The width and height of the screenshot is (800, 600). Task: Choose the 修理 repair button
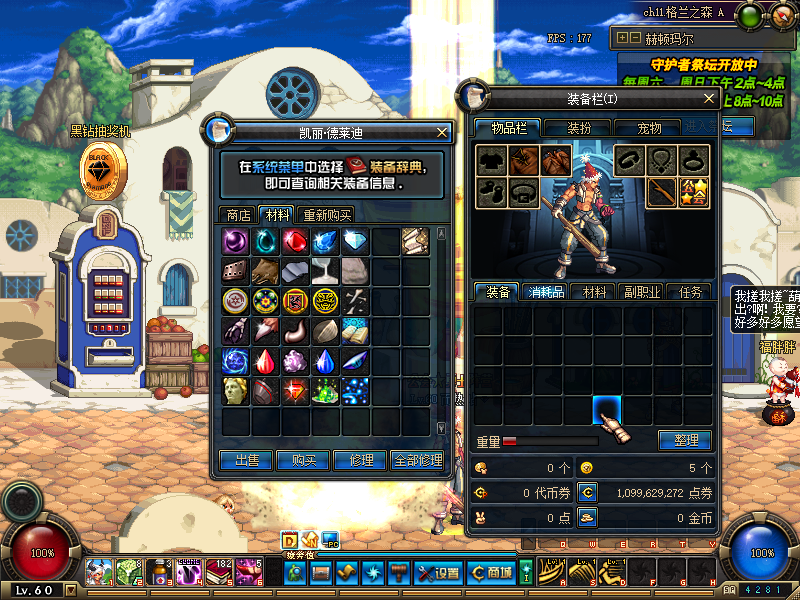pyautogui.click(x=360, y=460)
